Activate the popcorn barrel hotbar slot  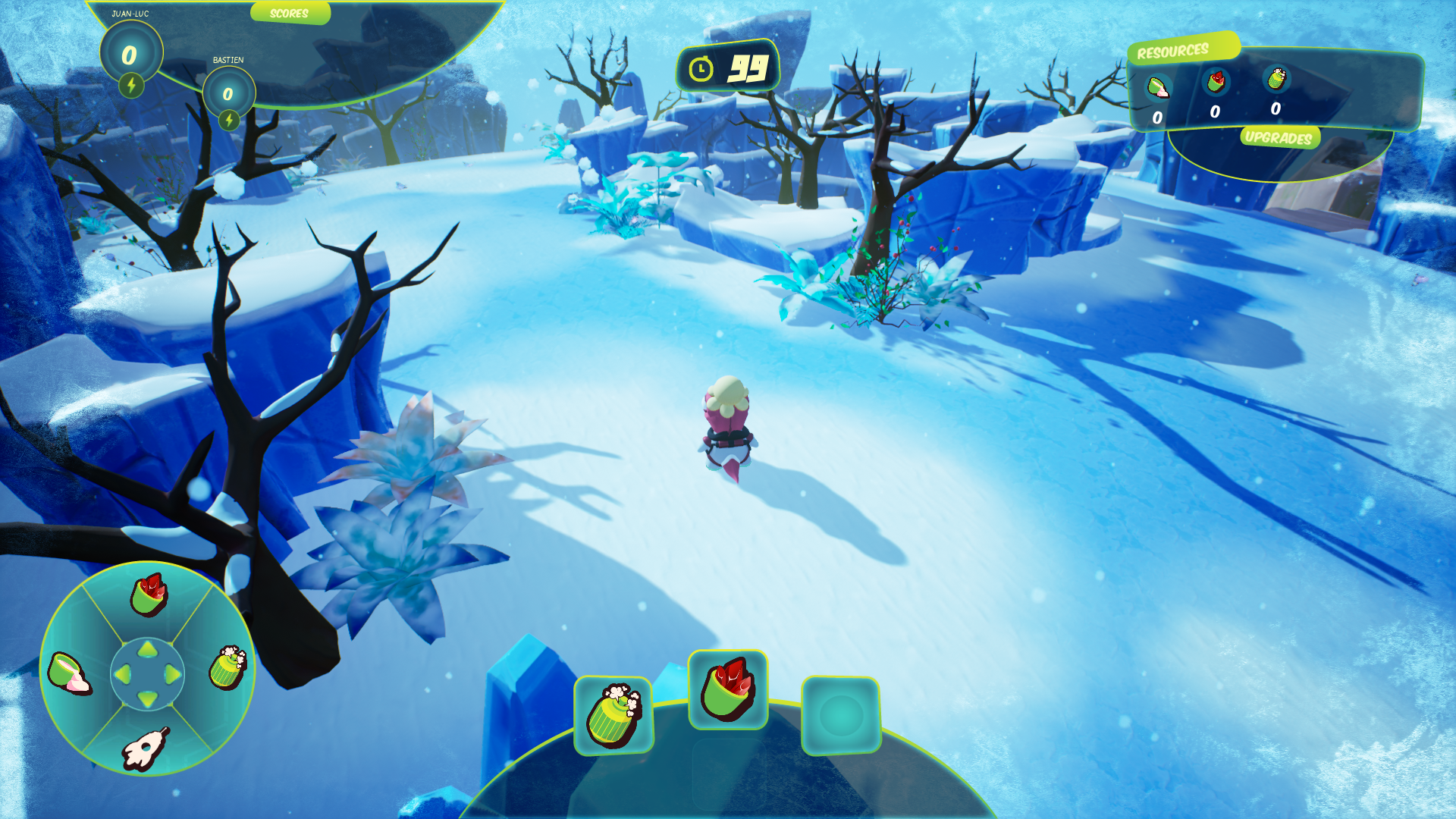coord(614,715)
